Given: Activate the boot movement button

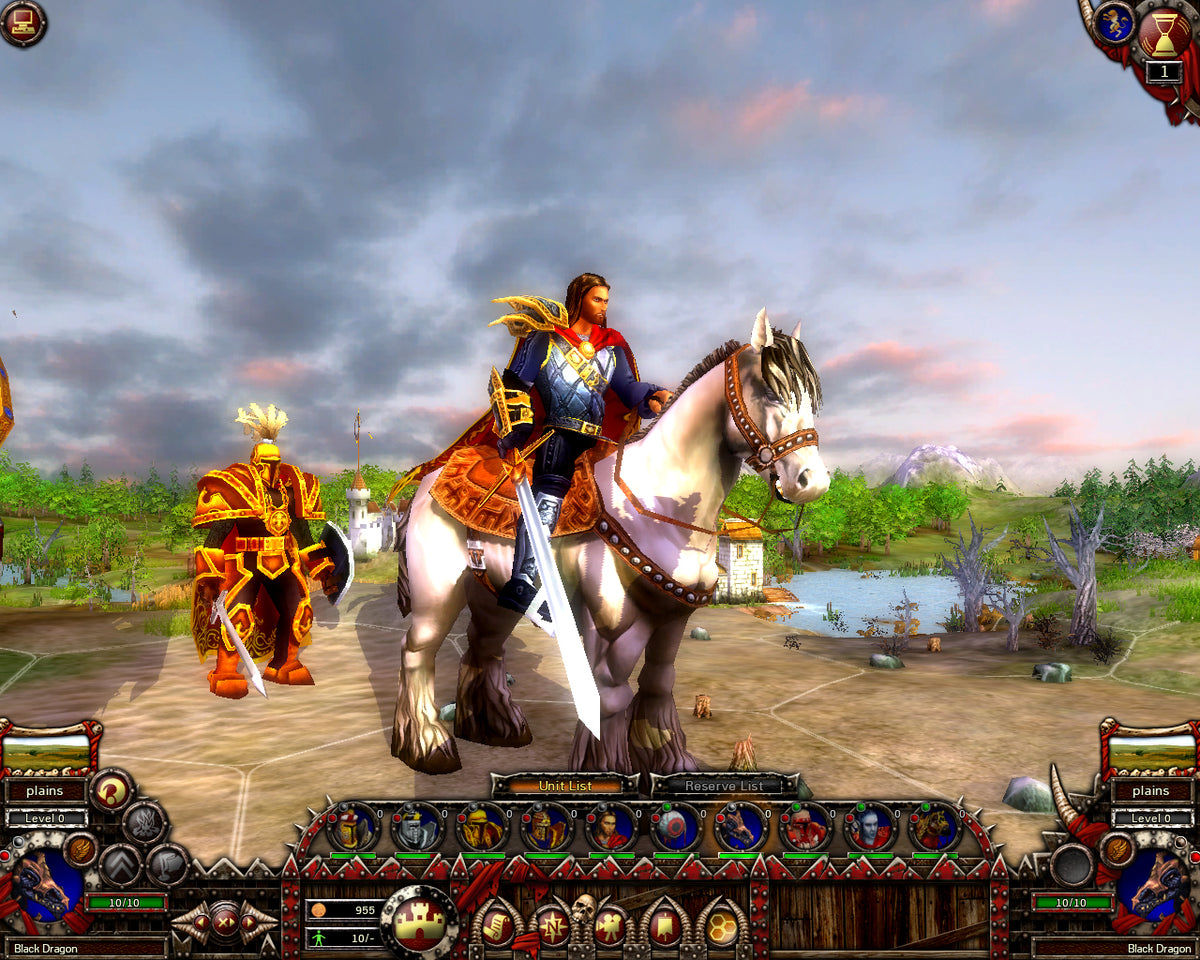Looking at the screenshot, I should click(x=167, y=864).
